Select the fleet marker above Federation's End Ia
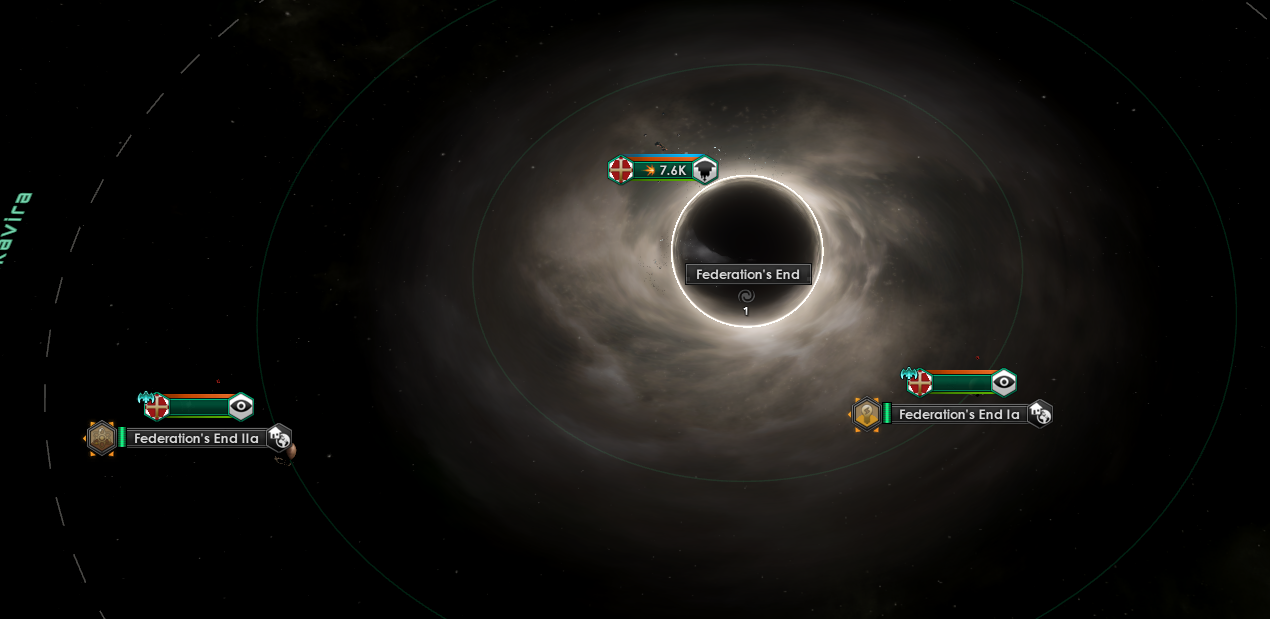Viewport: 1270px width, 619px height. coord(961,383)
